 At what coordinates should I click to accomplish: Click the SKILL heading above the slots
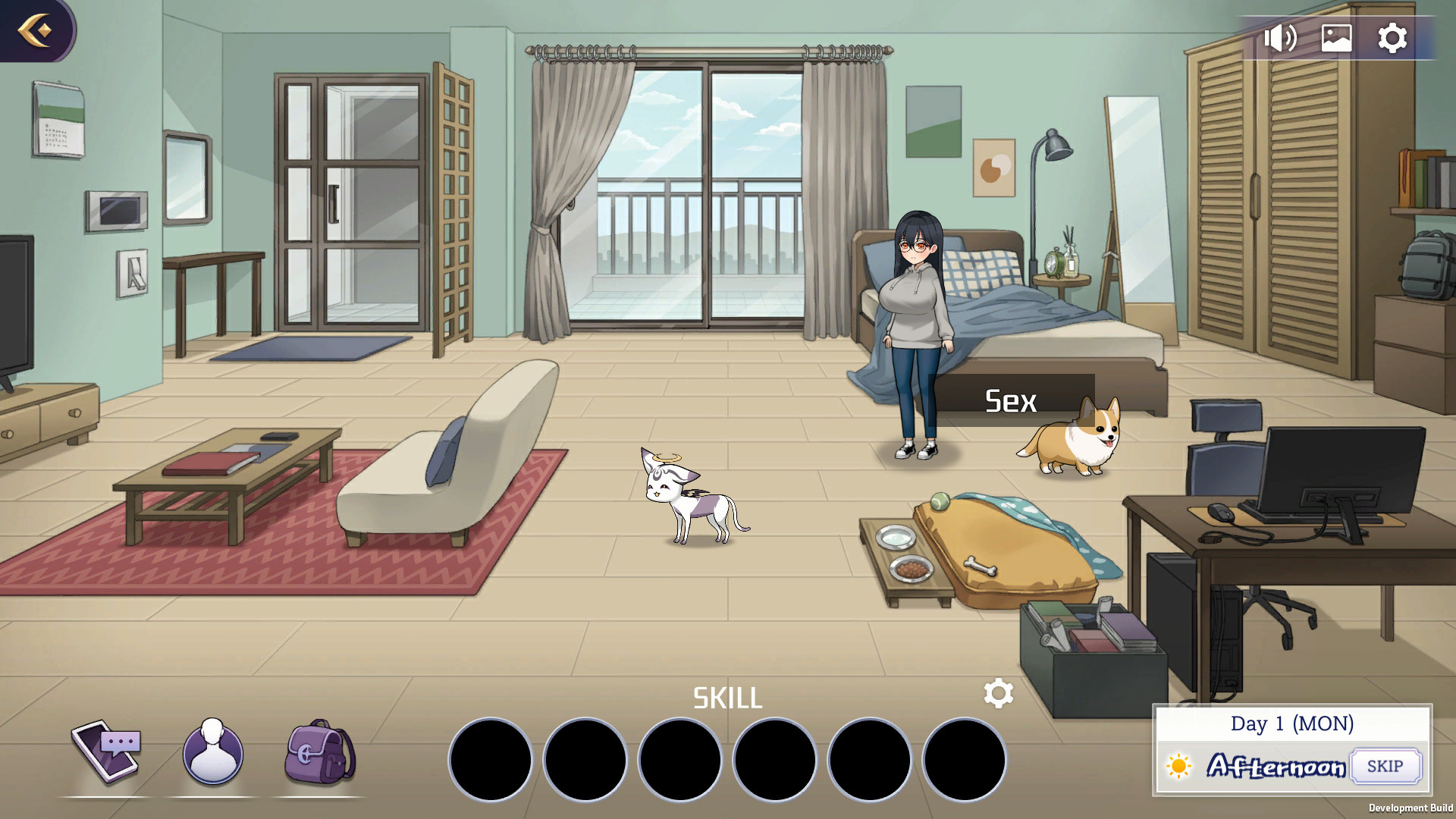pyautogui.click(x=727, y=698)
